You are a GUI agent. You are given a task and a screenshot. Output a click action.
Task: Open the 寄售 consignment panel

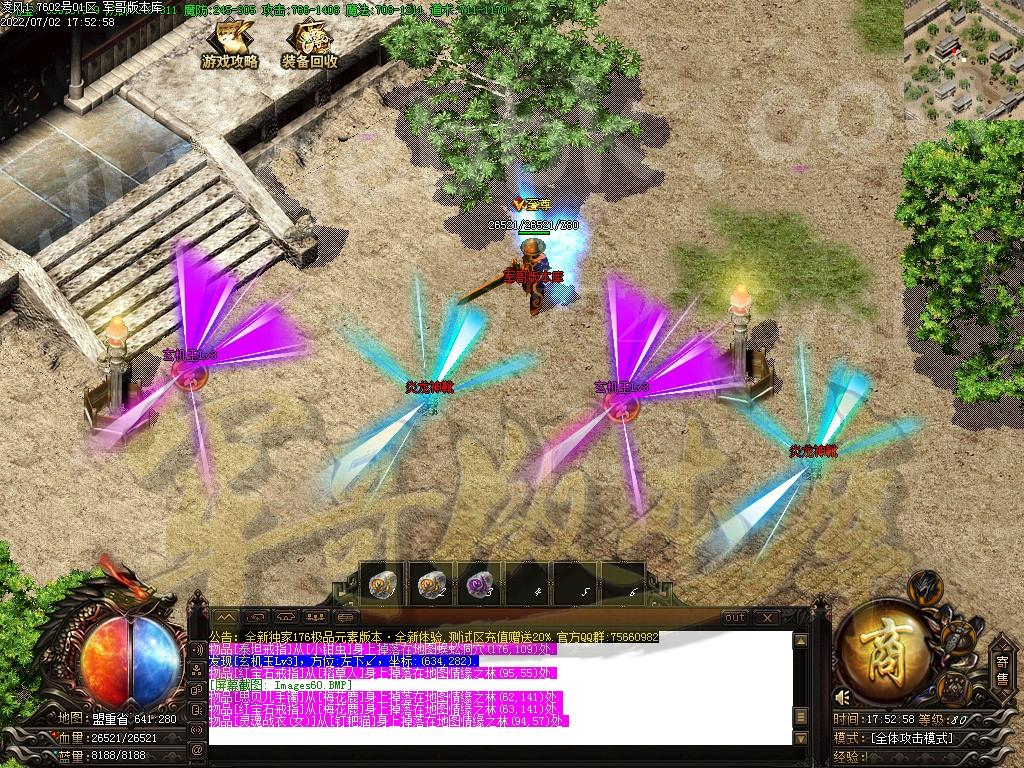point(1002,666)
